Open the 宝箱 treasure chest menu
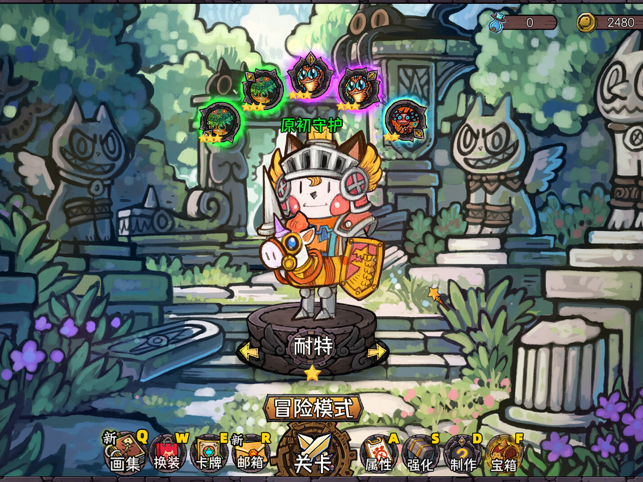Image resolution: width=643 pixels, height=482 pixels. [x=503, y=453]
